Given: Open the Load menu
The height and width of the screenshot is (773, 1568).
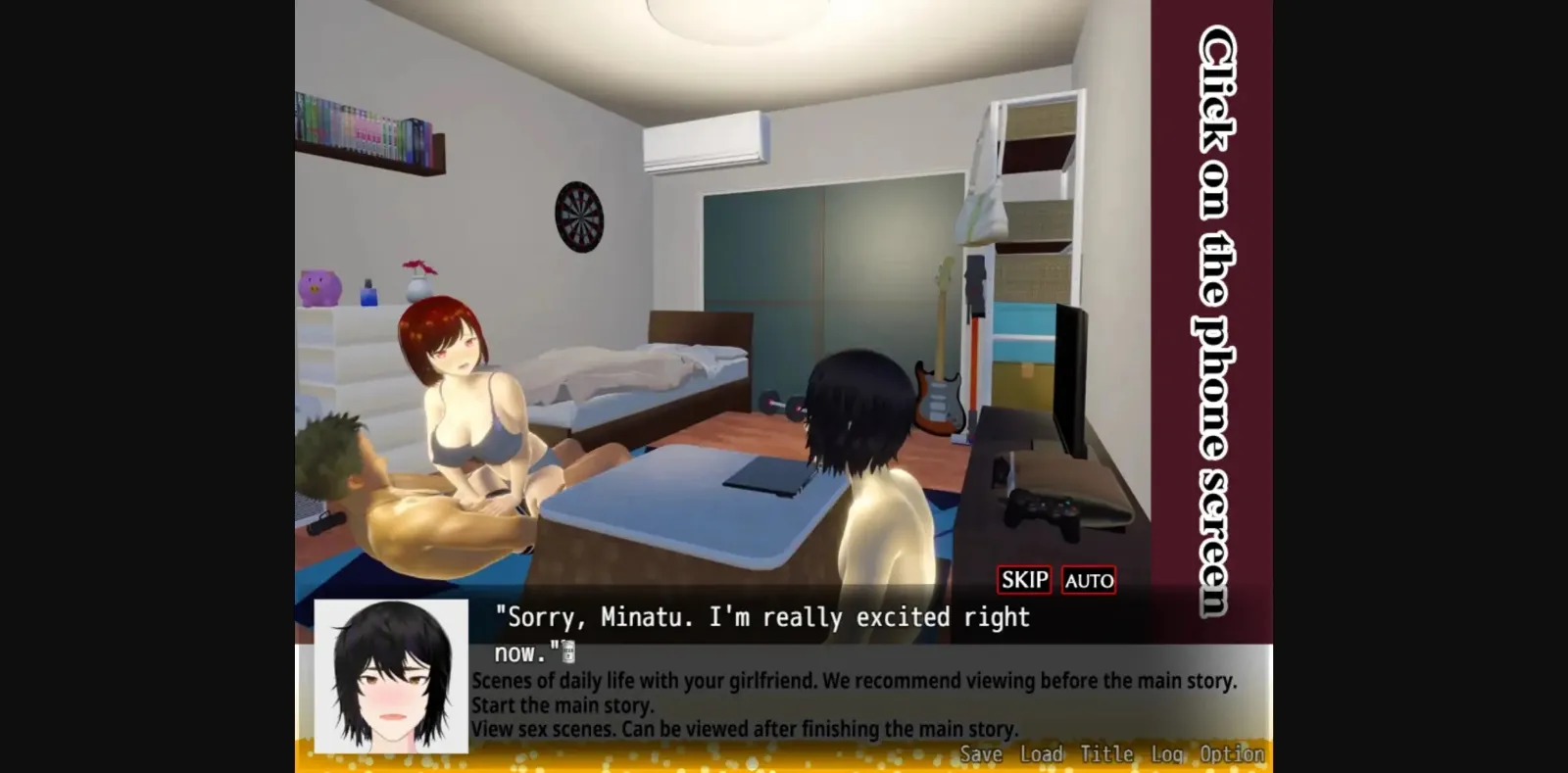Looking at the screenshot, I should pyautogui.click(x=1041, y=753).
